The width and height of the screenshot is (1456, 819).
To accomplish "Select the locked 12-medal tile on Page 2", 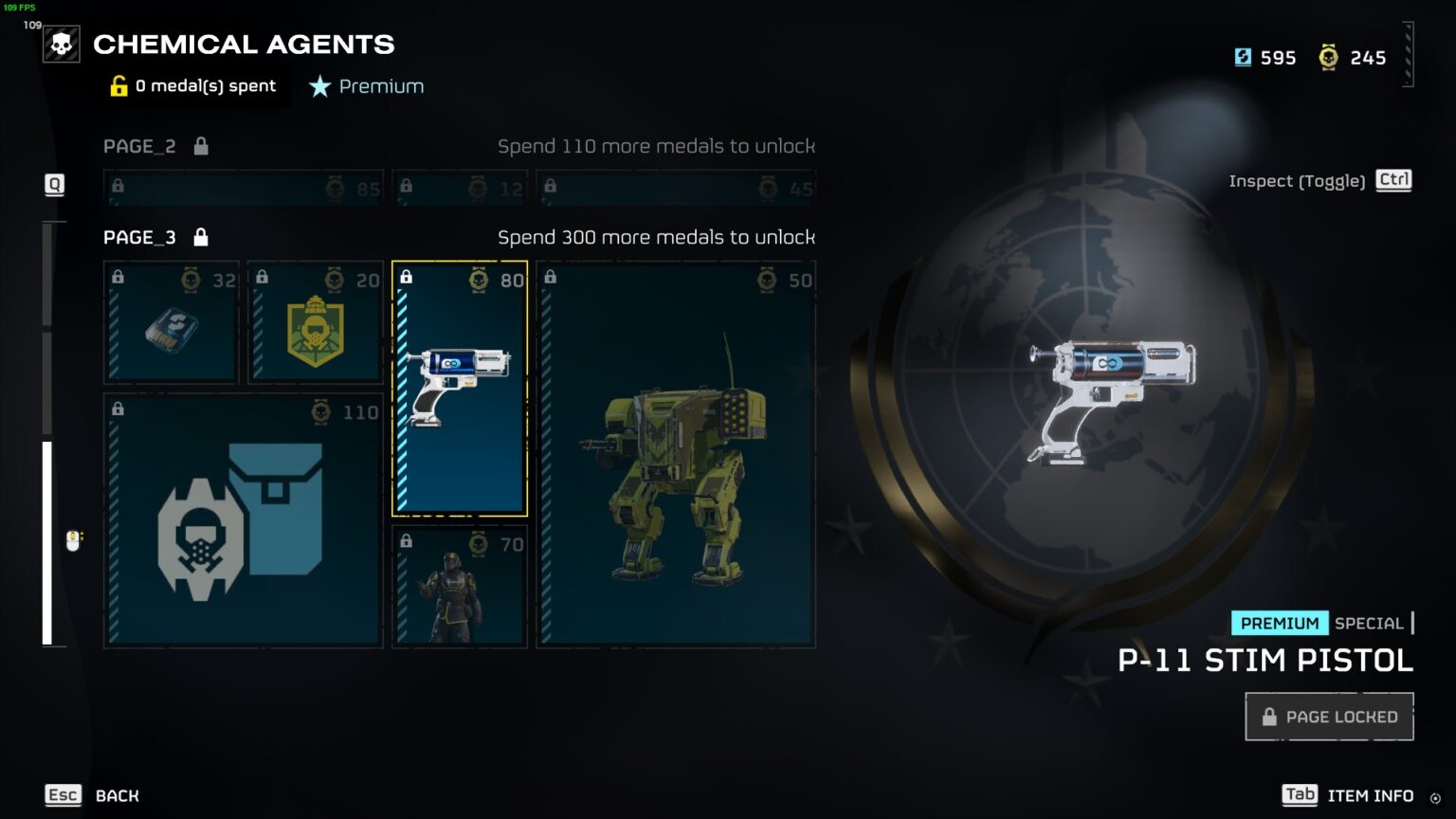I will pyautogui.click(x=460, y=188).
